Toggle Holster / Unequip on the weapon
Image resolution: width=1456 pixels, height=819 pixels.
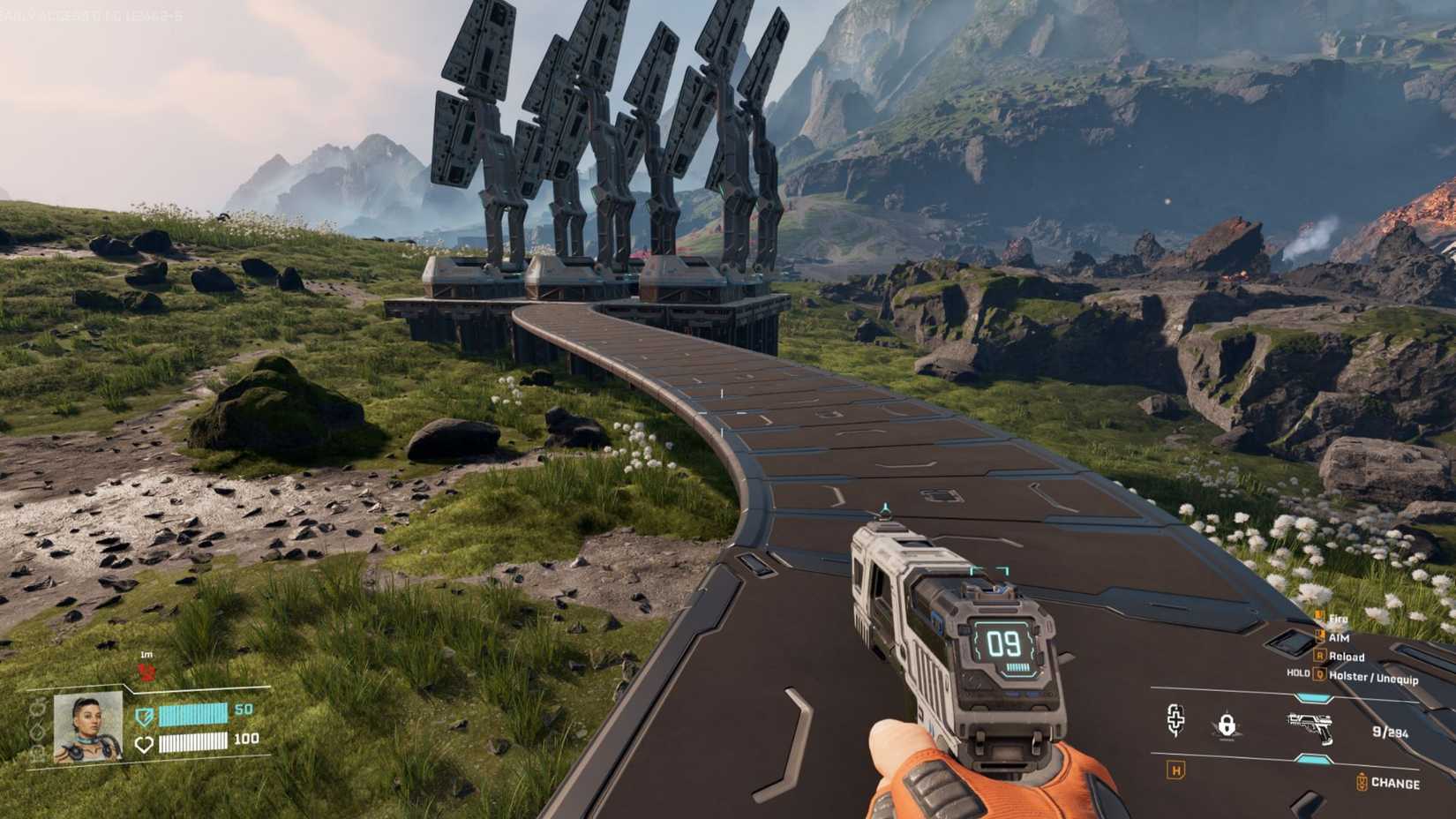click(1319, 676)
